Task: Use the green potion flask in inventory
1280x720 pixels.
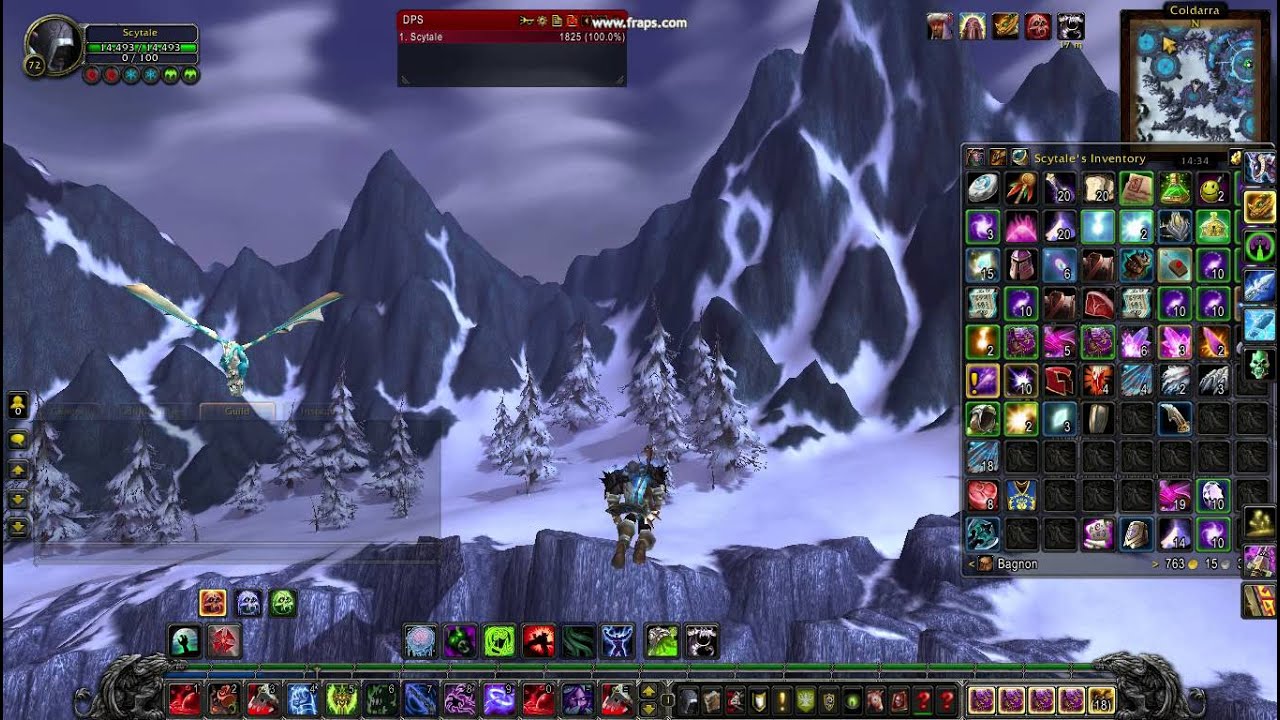Action: [1175, 188]
